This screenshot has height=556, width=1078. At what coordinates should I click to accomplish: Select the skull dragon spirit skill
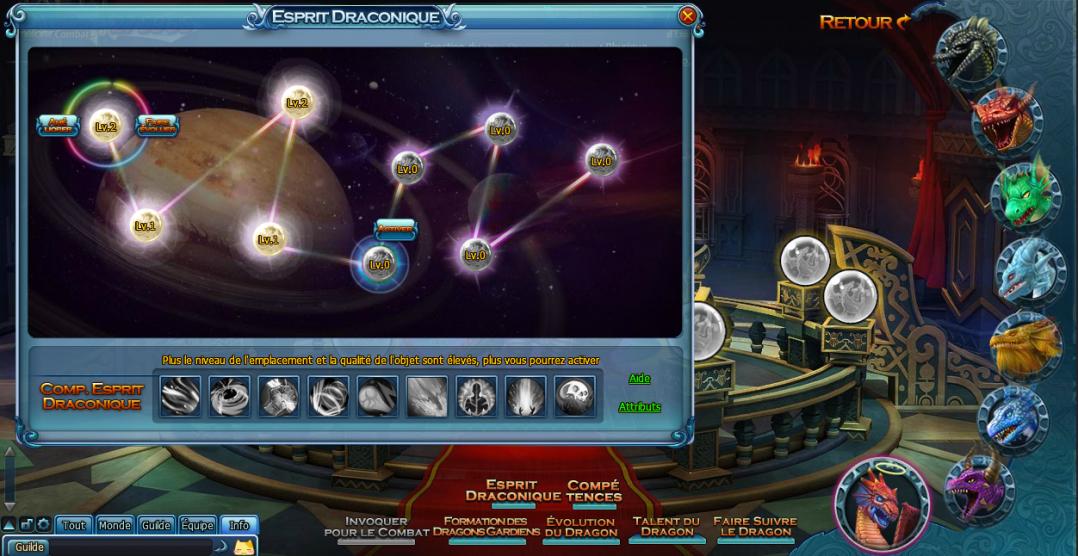575,396
